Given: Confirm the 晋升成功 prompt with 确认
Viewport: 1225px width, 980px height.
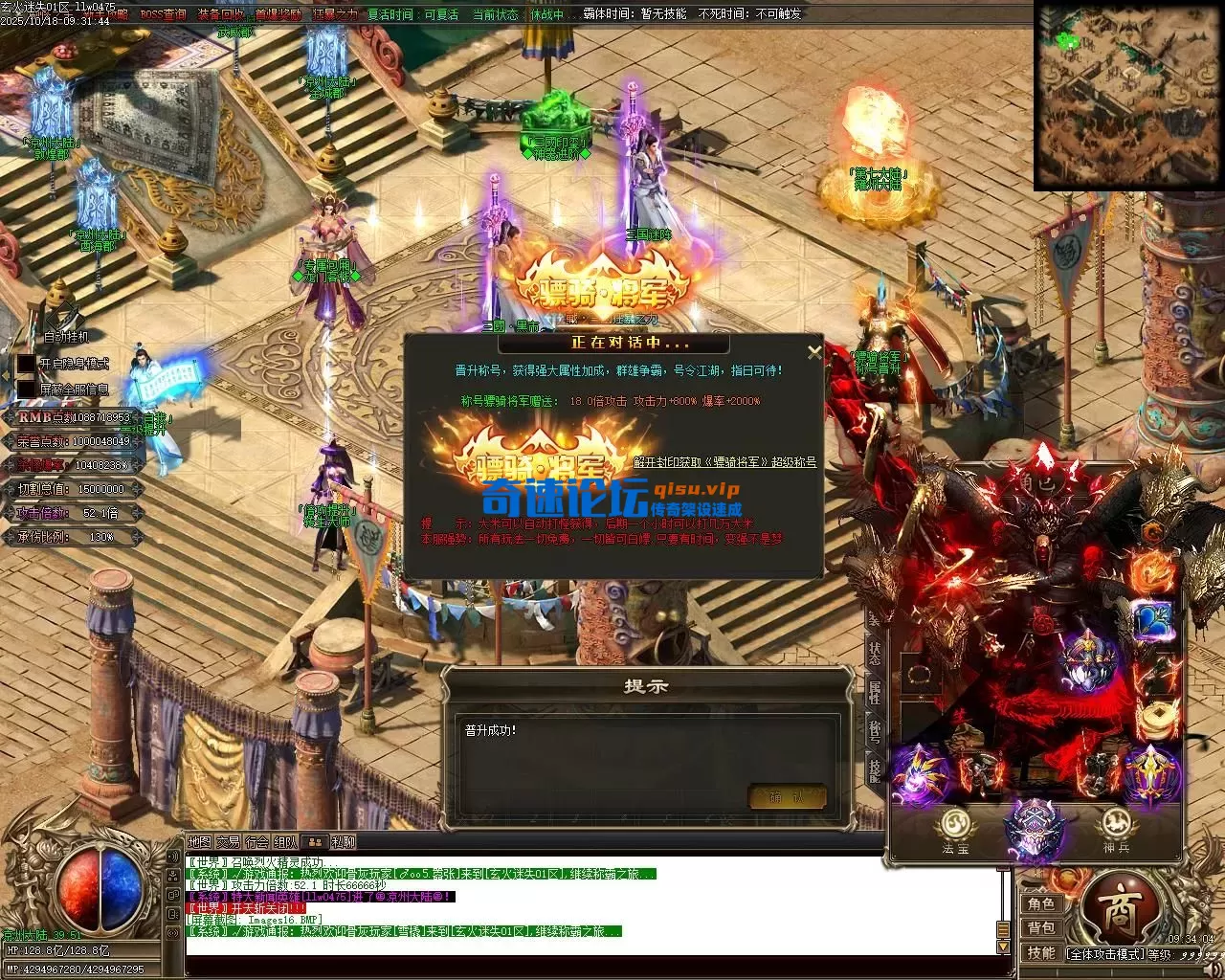Looking at the screenshot, I should tap(787, 796).
